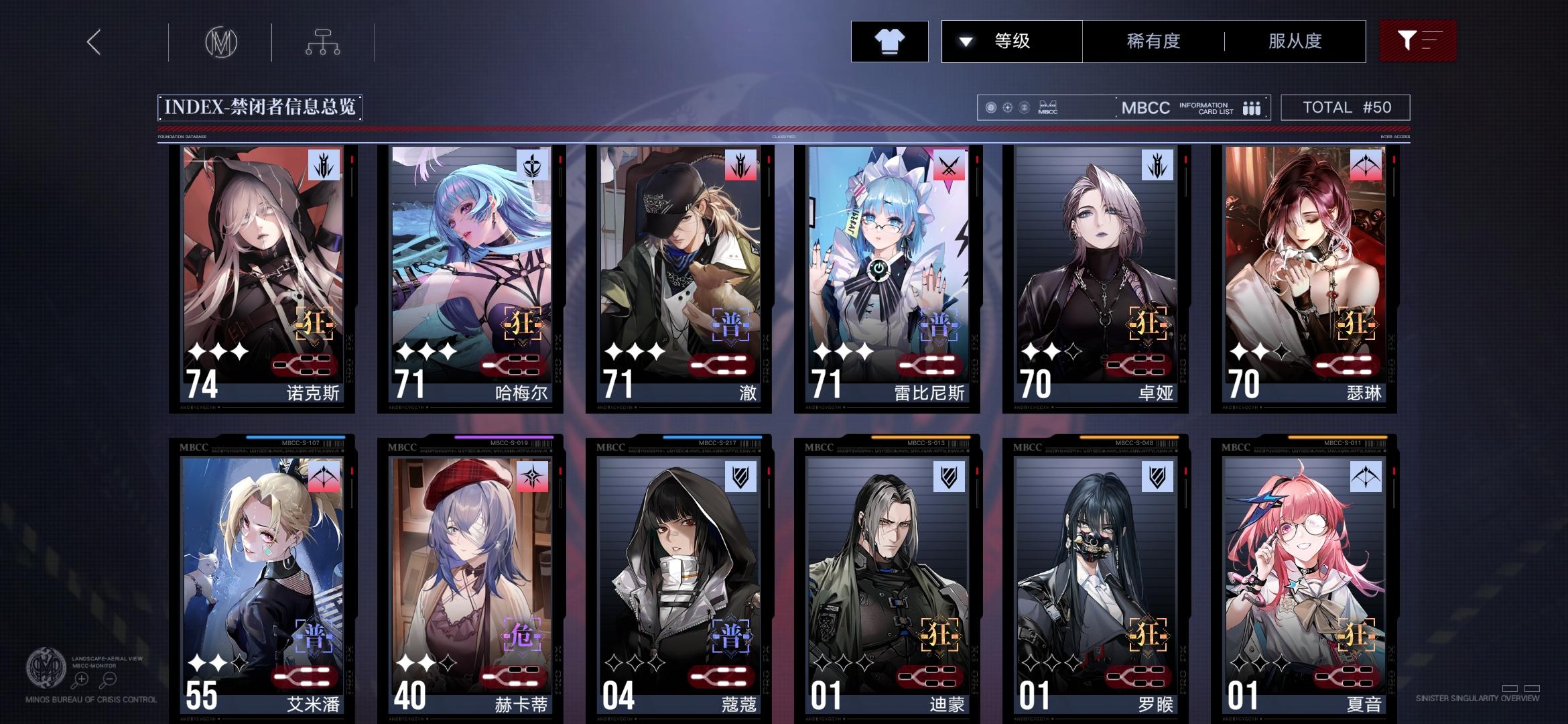
Task: Toggle sort direction with the down arrow beside 等级
Action: (x=965, y=42)
